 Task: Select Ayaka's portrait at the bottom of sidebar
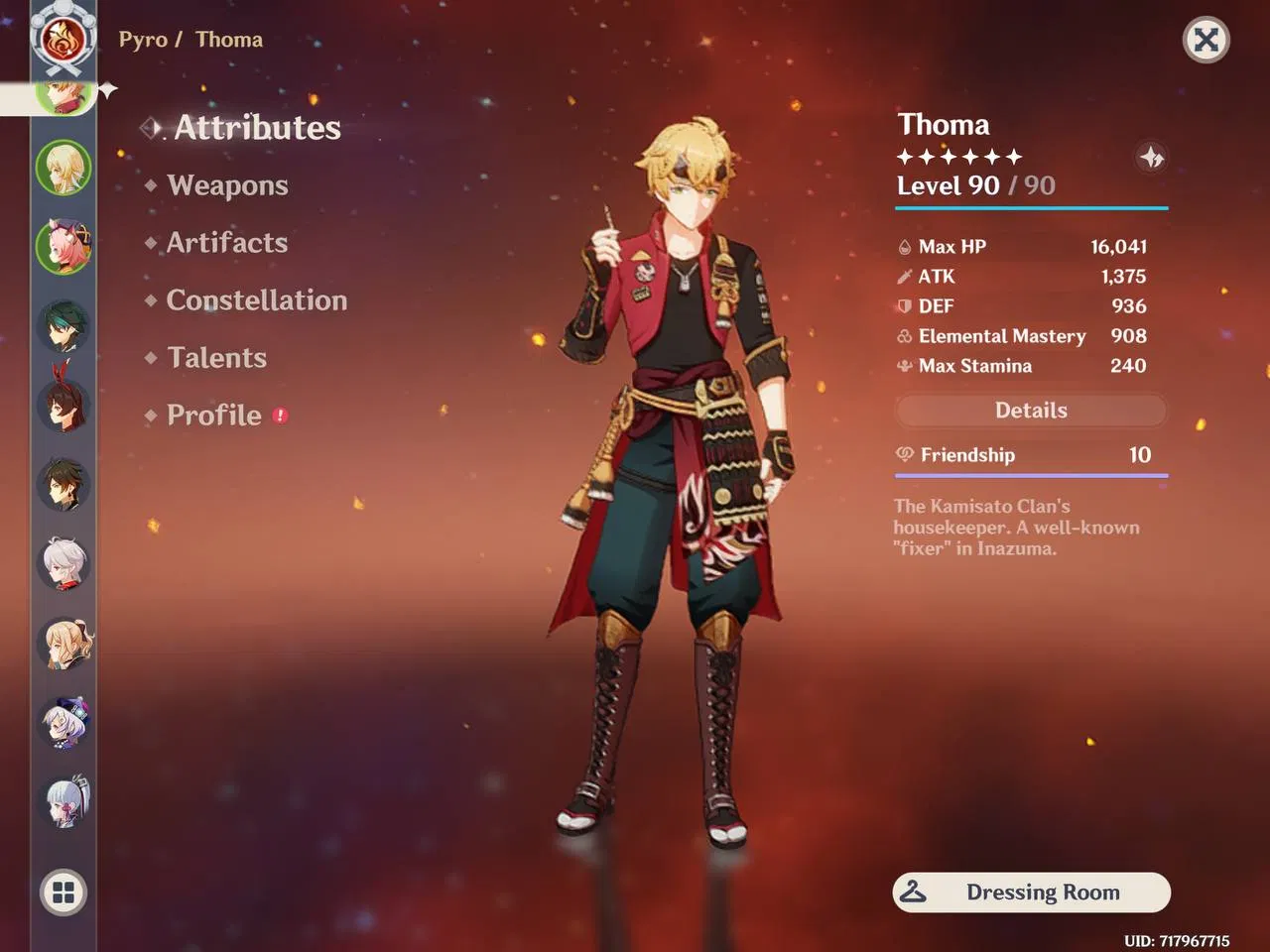click(63, 801)
